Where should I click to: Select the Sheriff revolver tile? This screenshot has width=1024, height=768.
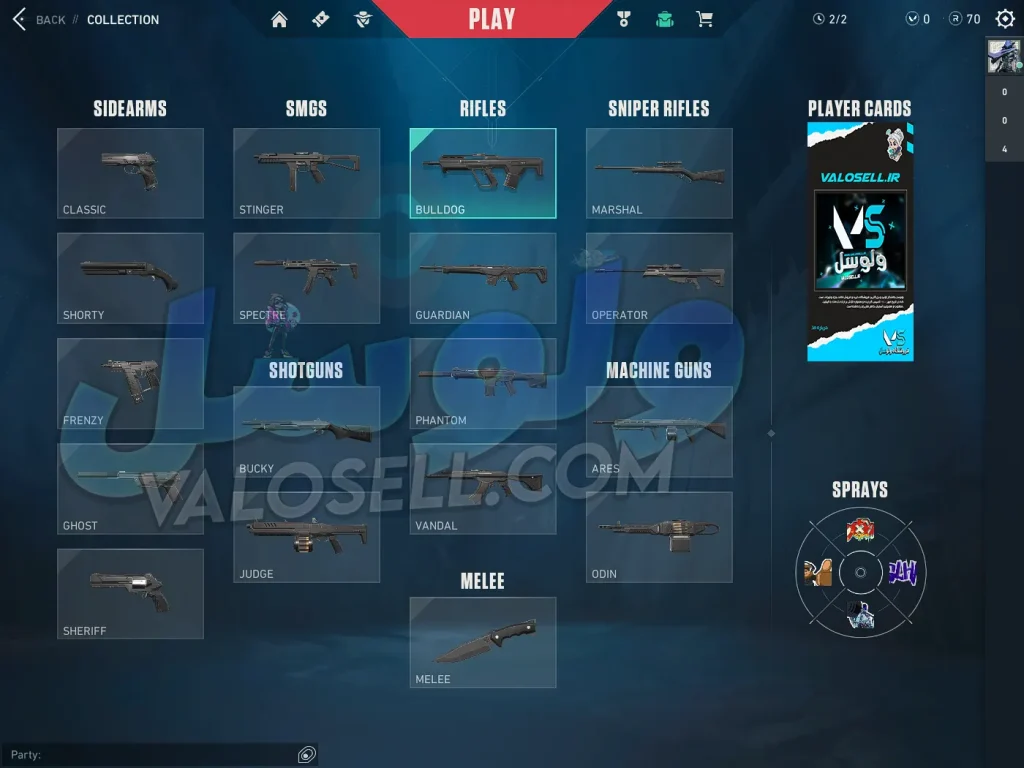pyautogui.click(x=130, y=594)
